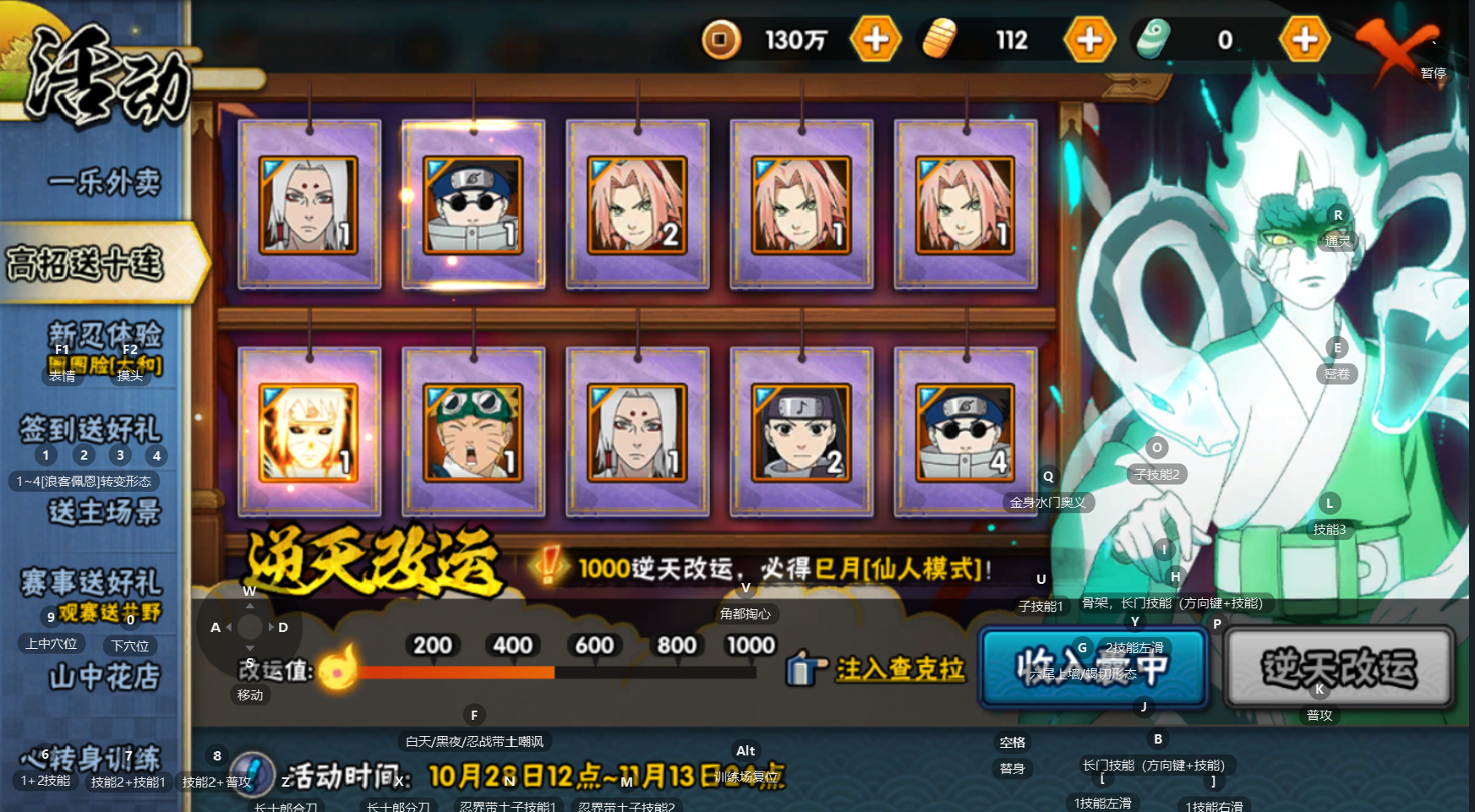
Task: Open the 签到送好礼 sign-in activity
Action: click(90, 428)
